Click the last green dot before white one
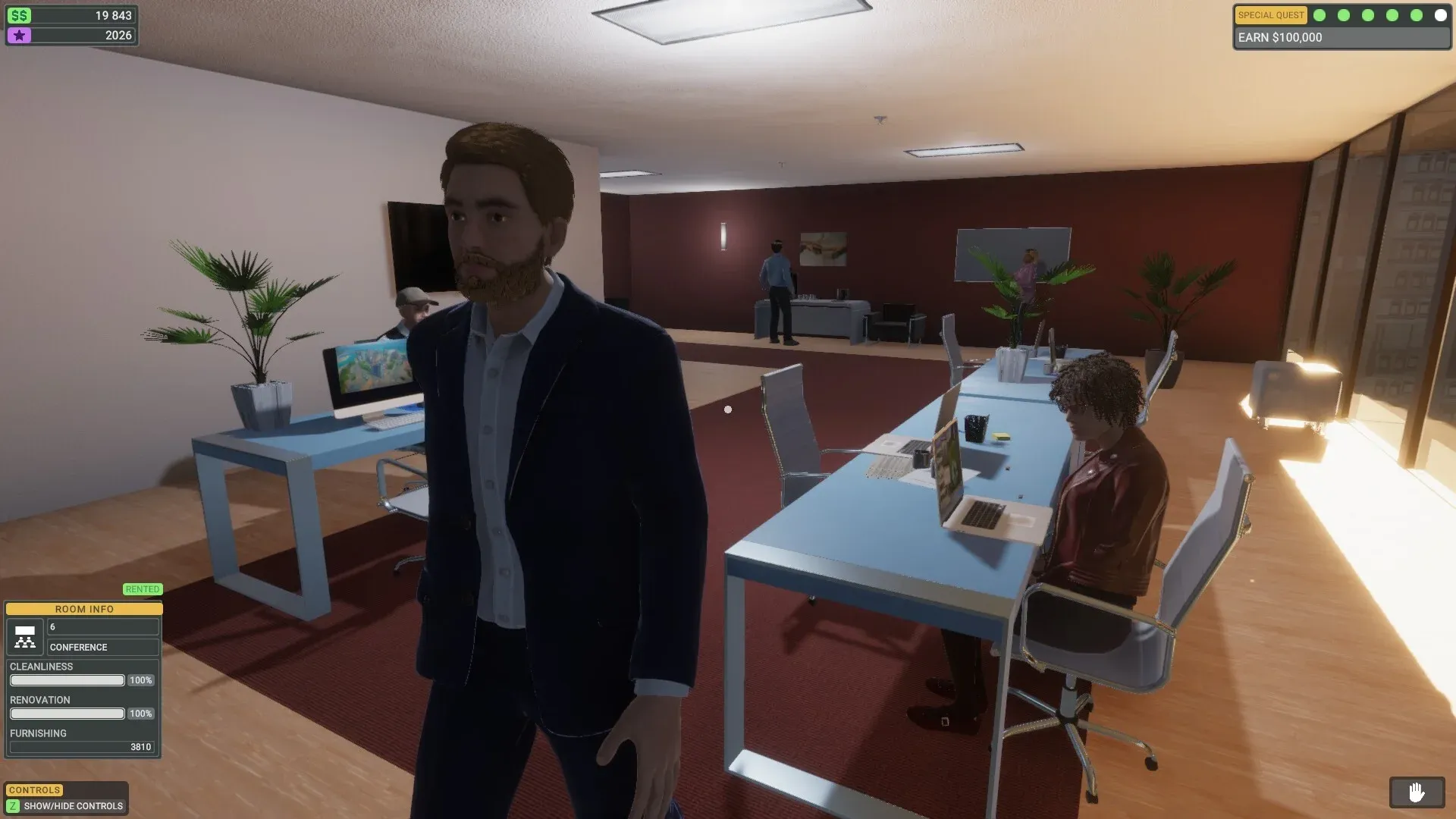 [1417, 15]
